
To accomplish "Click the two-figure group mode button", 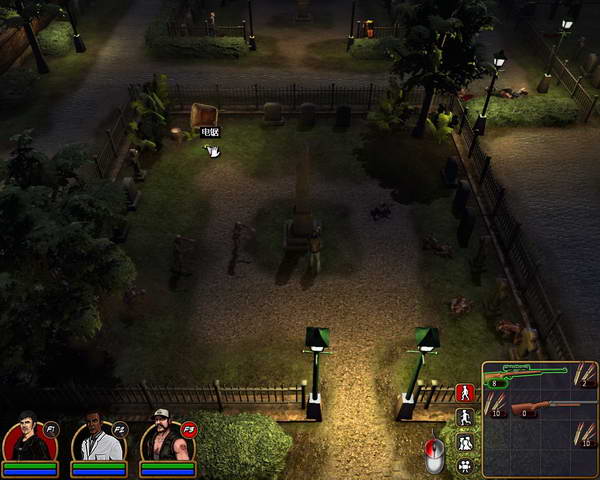I will [x=465, y=442].
